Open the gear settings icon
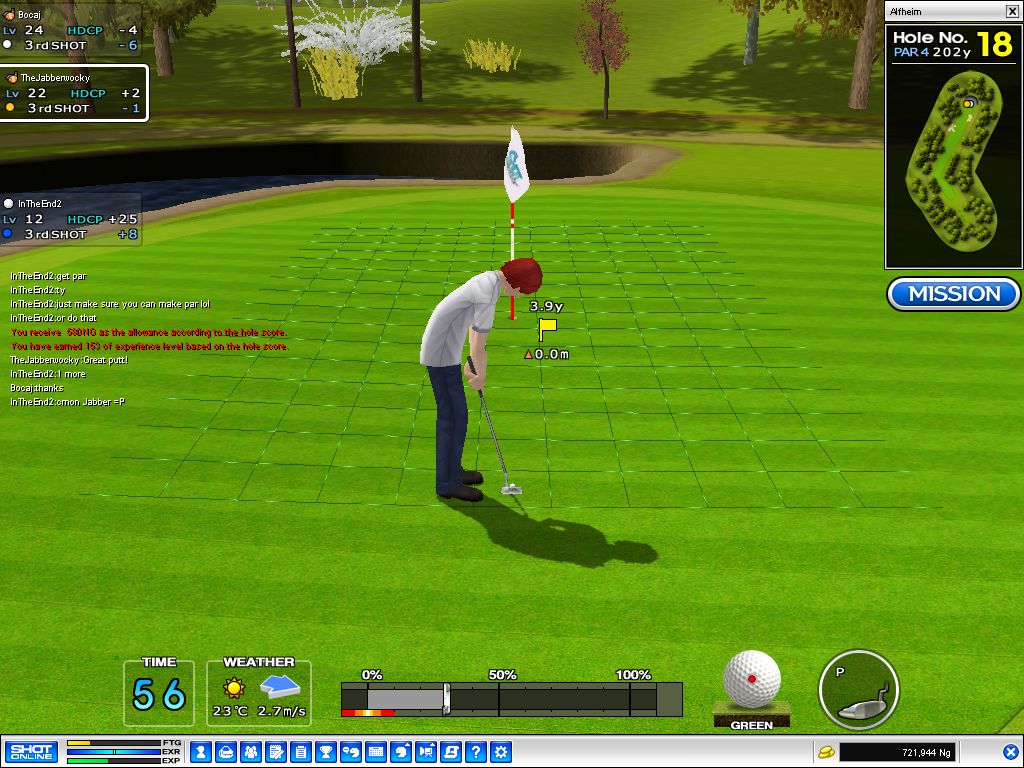The height and width of the screenshot is (768, 1024). coord(501,751)
